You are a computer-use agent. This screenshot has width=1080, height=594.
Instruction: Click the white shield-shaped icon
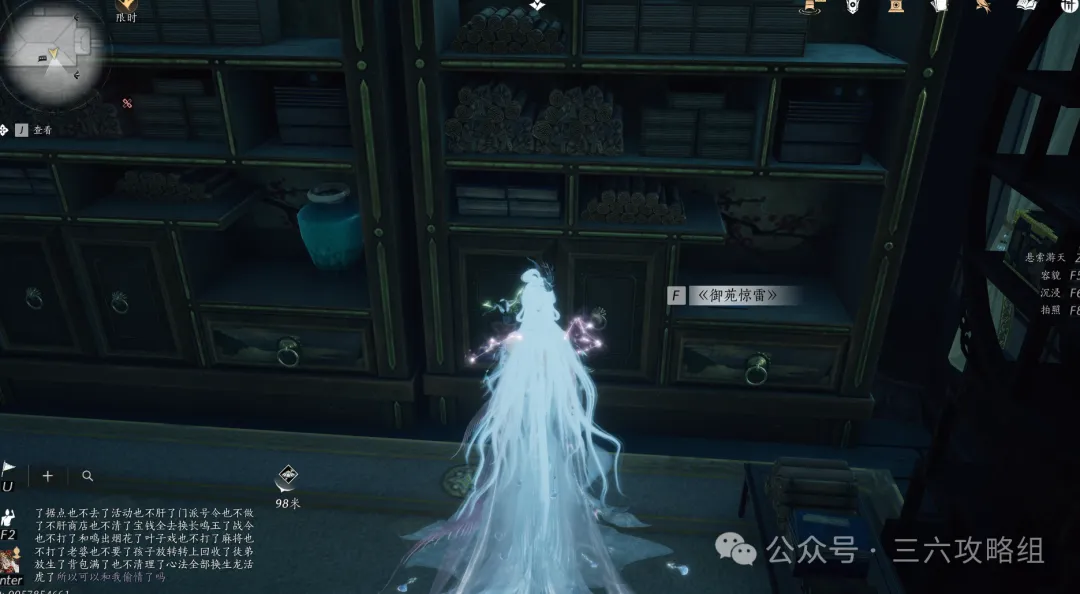pos(852,6)
